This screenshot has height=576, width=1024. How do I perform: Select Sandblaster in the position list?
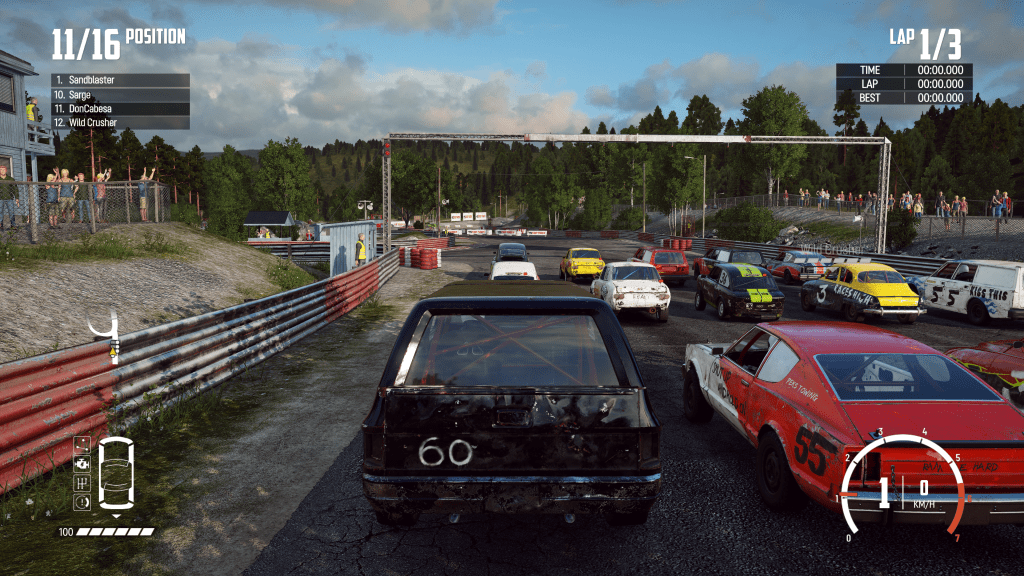pyautogui.click(x=120, y=80)
